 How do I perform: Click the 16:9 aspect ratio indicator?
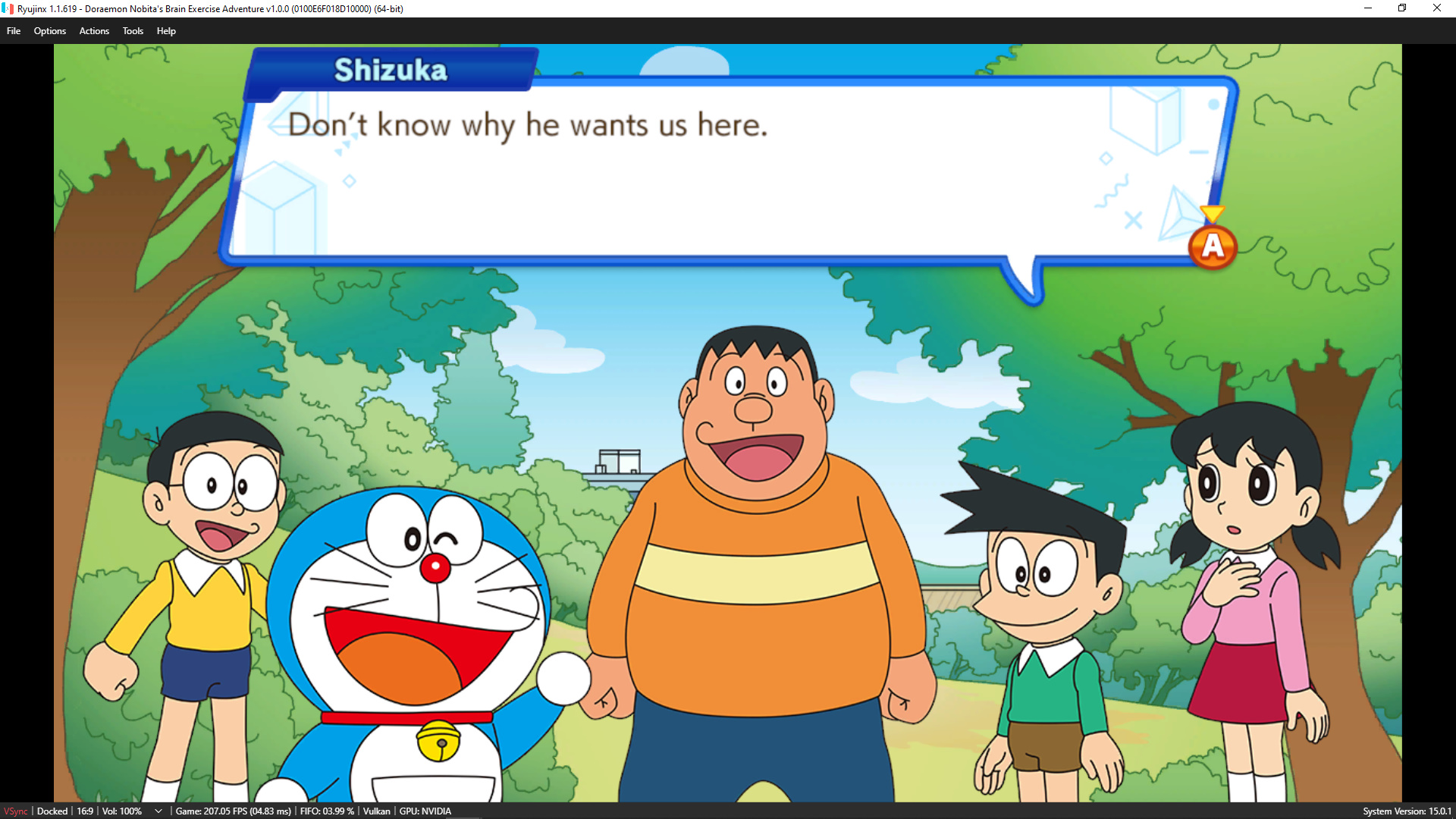83,811
